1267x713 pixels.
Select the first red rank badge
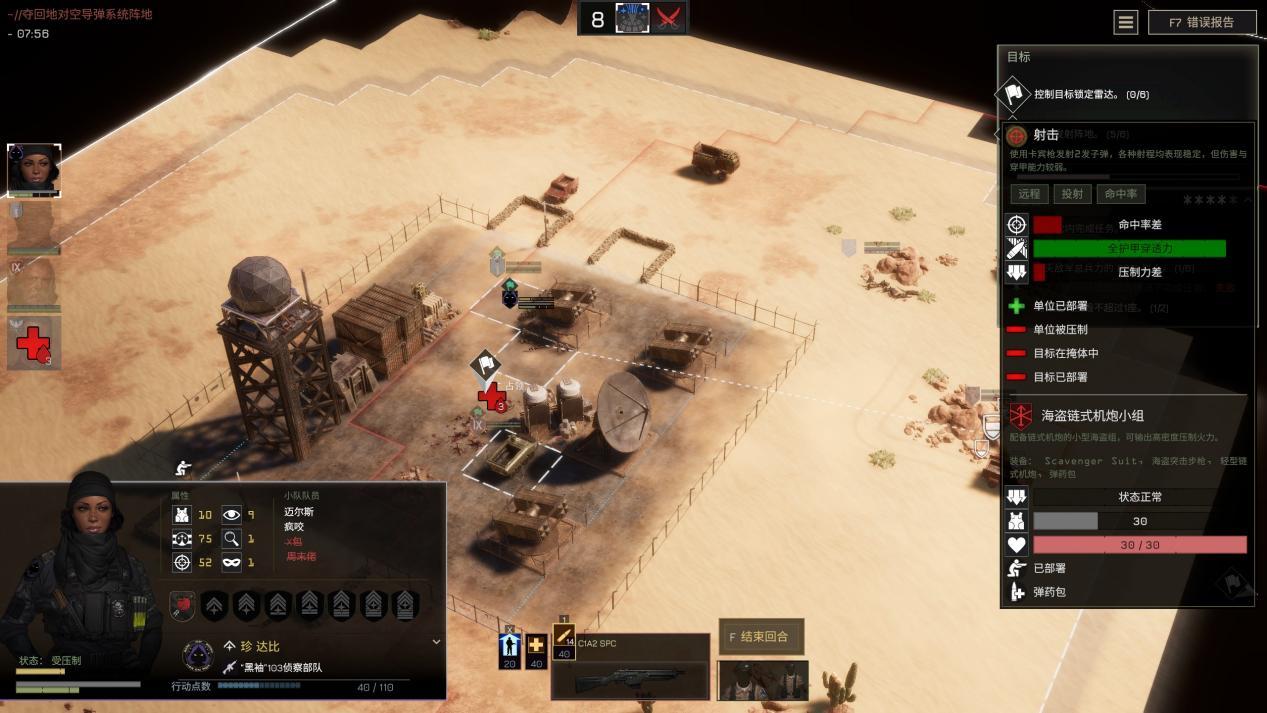tap(182, 605)
